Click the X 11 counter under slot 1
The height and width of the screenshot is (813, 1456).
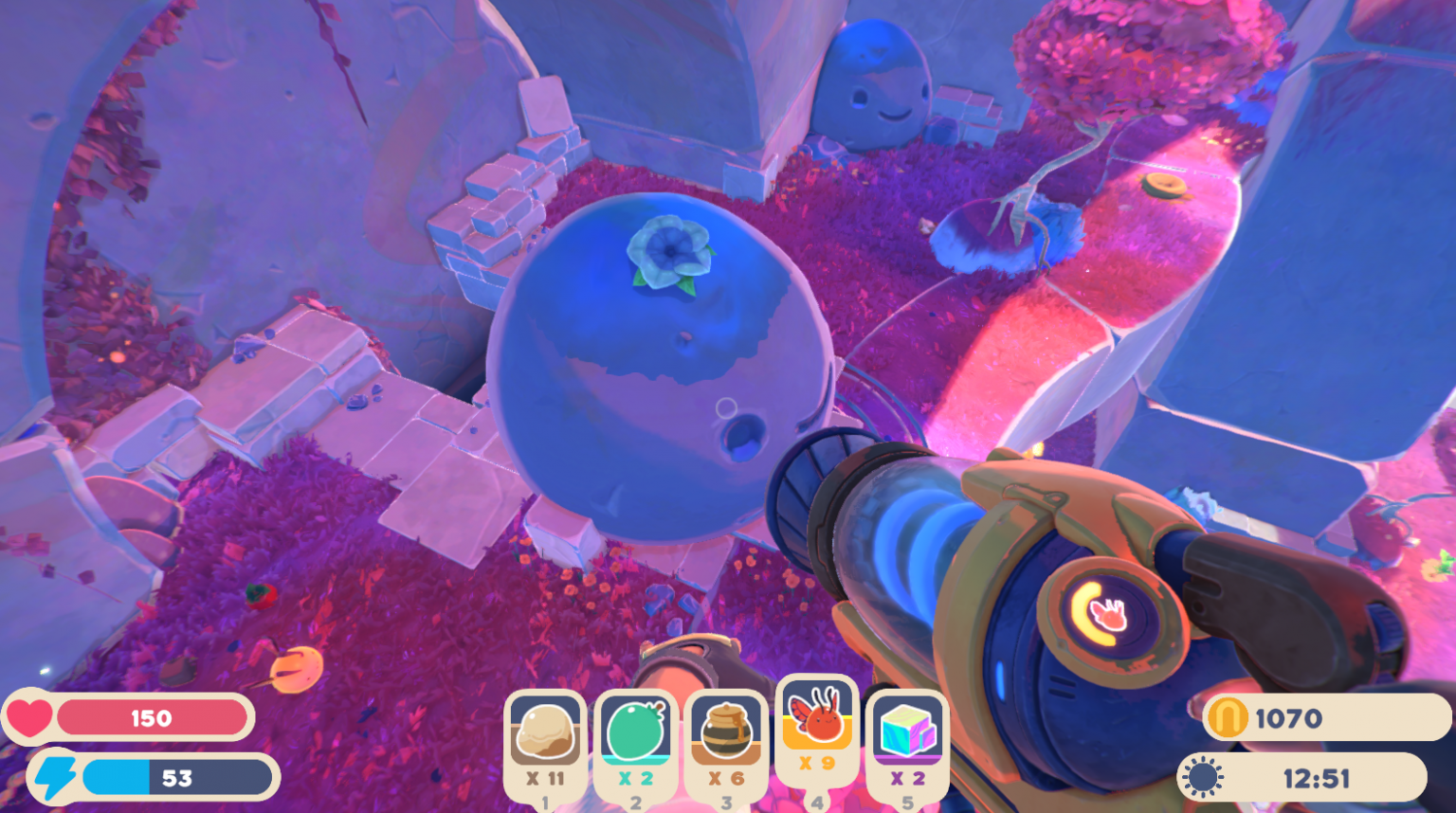(x=544, y=779)
